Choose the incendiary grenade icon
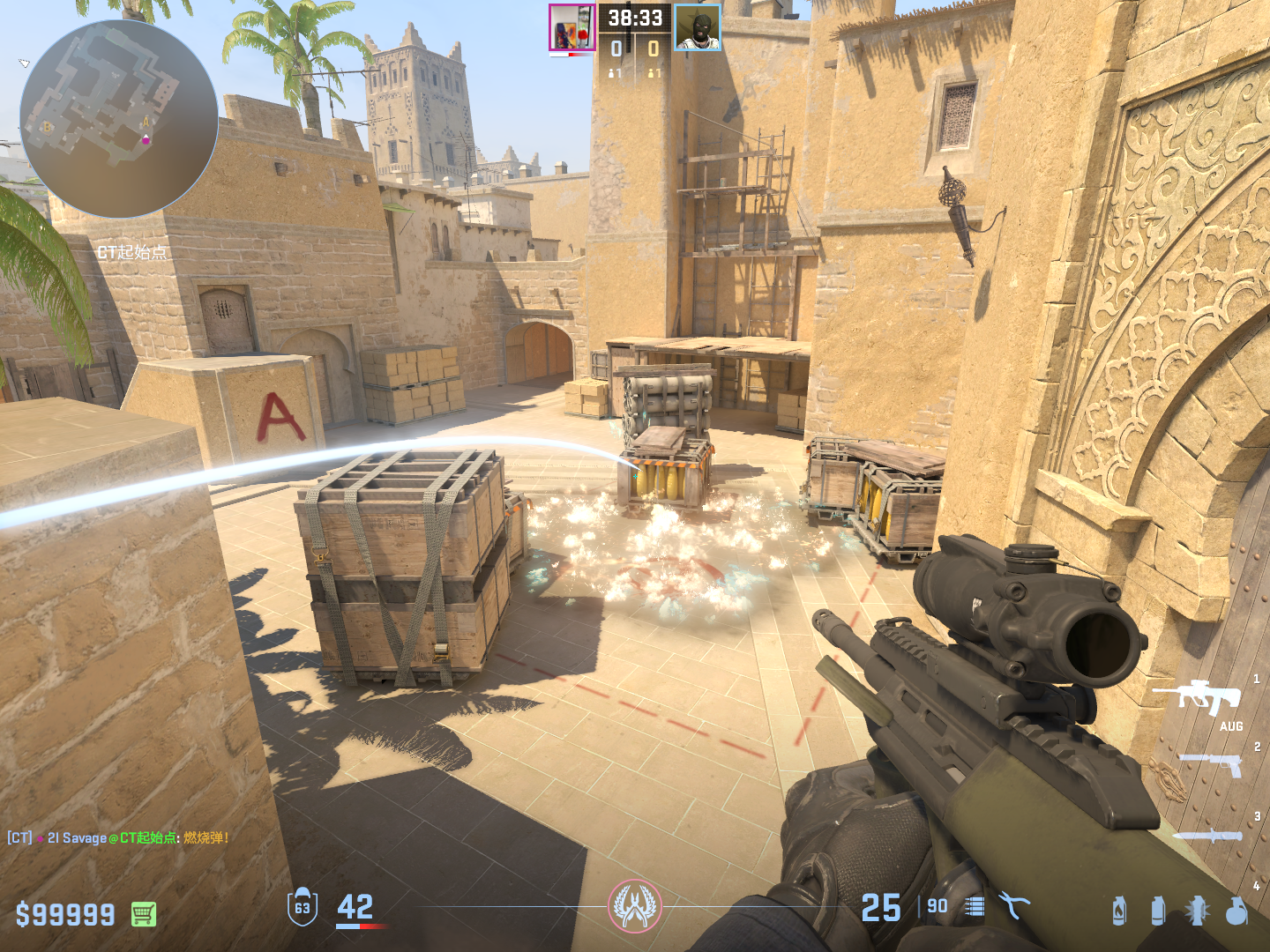This screenshot has height=952, width=1270. click(x=1119, y=911)
